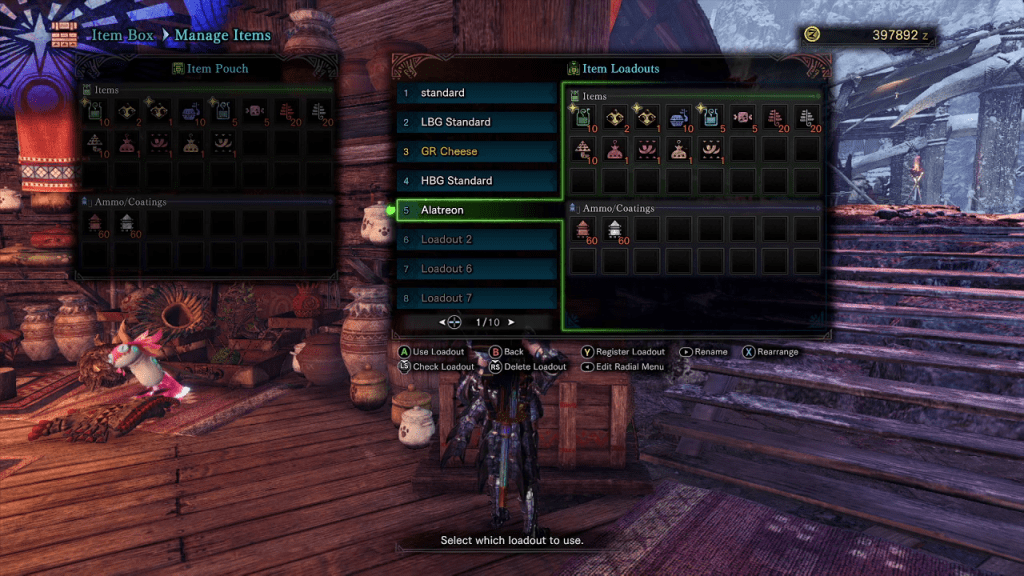Open the Item Box breadcrumb
The image size is (1024, 576).
(123, 36)
